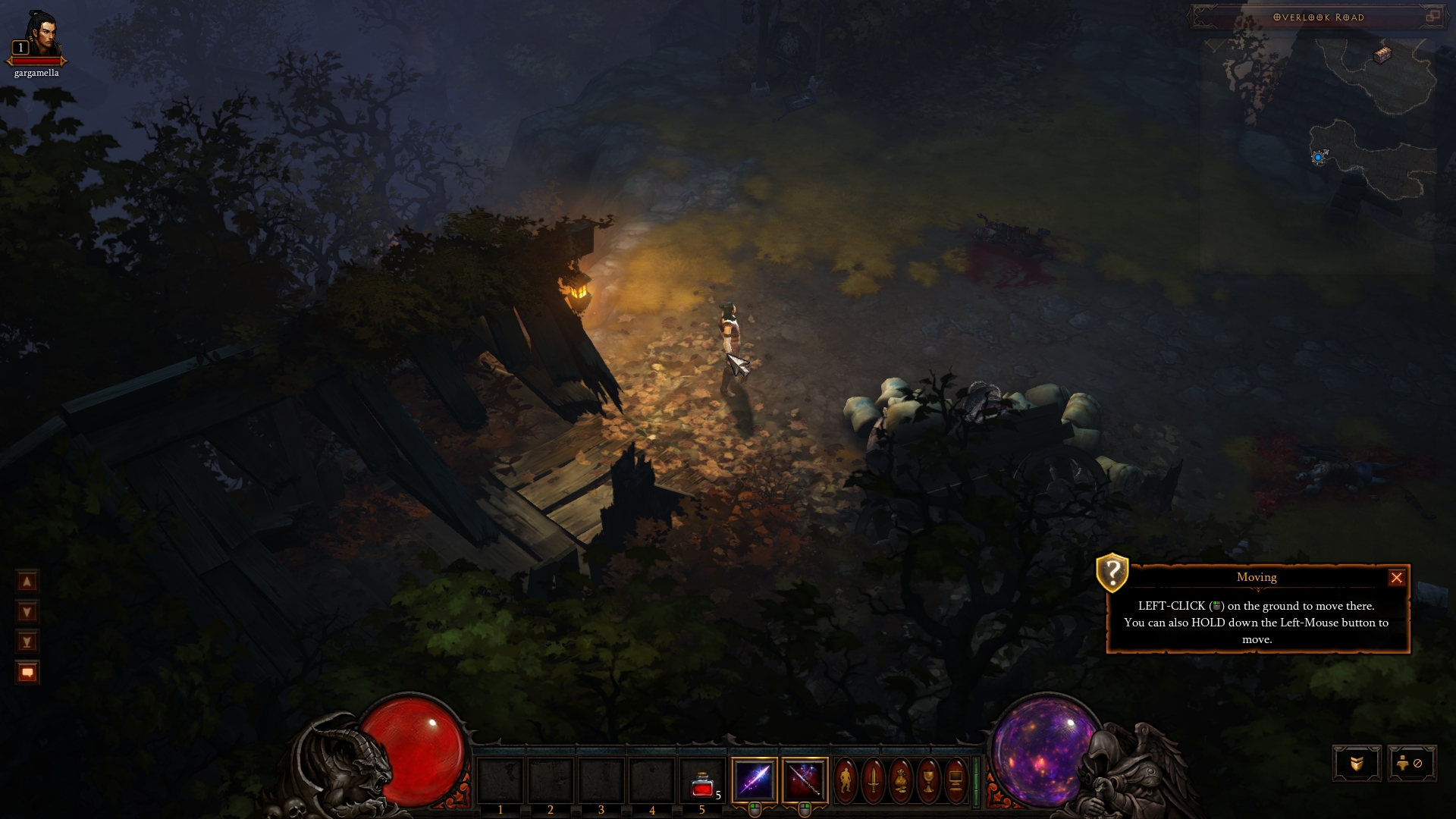Viewport: 1456px width, 819px height.
Task: Open the achievements chalice button
Action: (927, 780)
